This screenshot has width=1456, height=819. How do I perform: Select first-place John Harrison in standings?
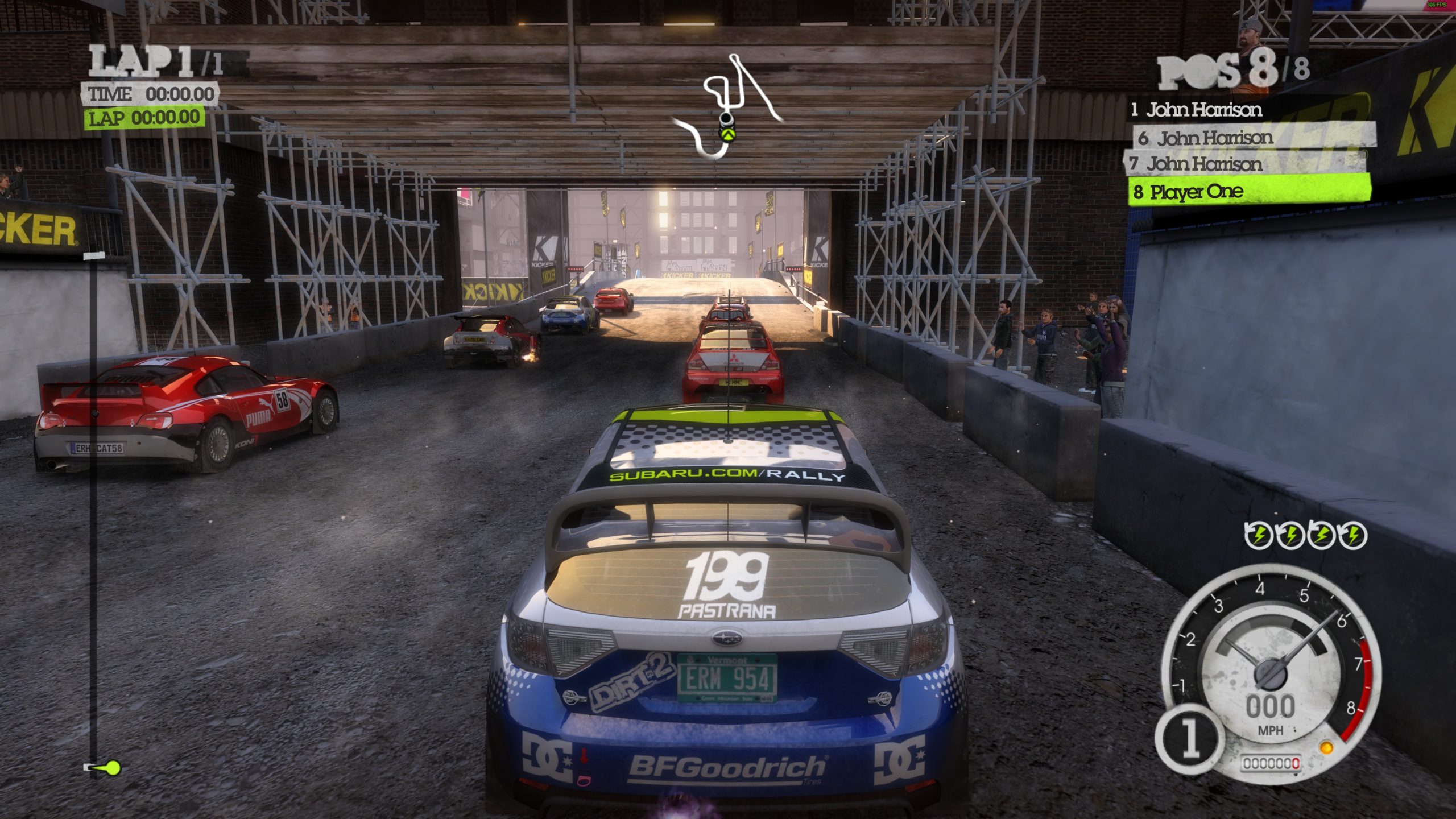pos(1197,110)
